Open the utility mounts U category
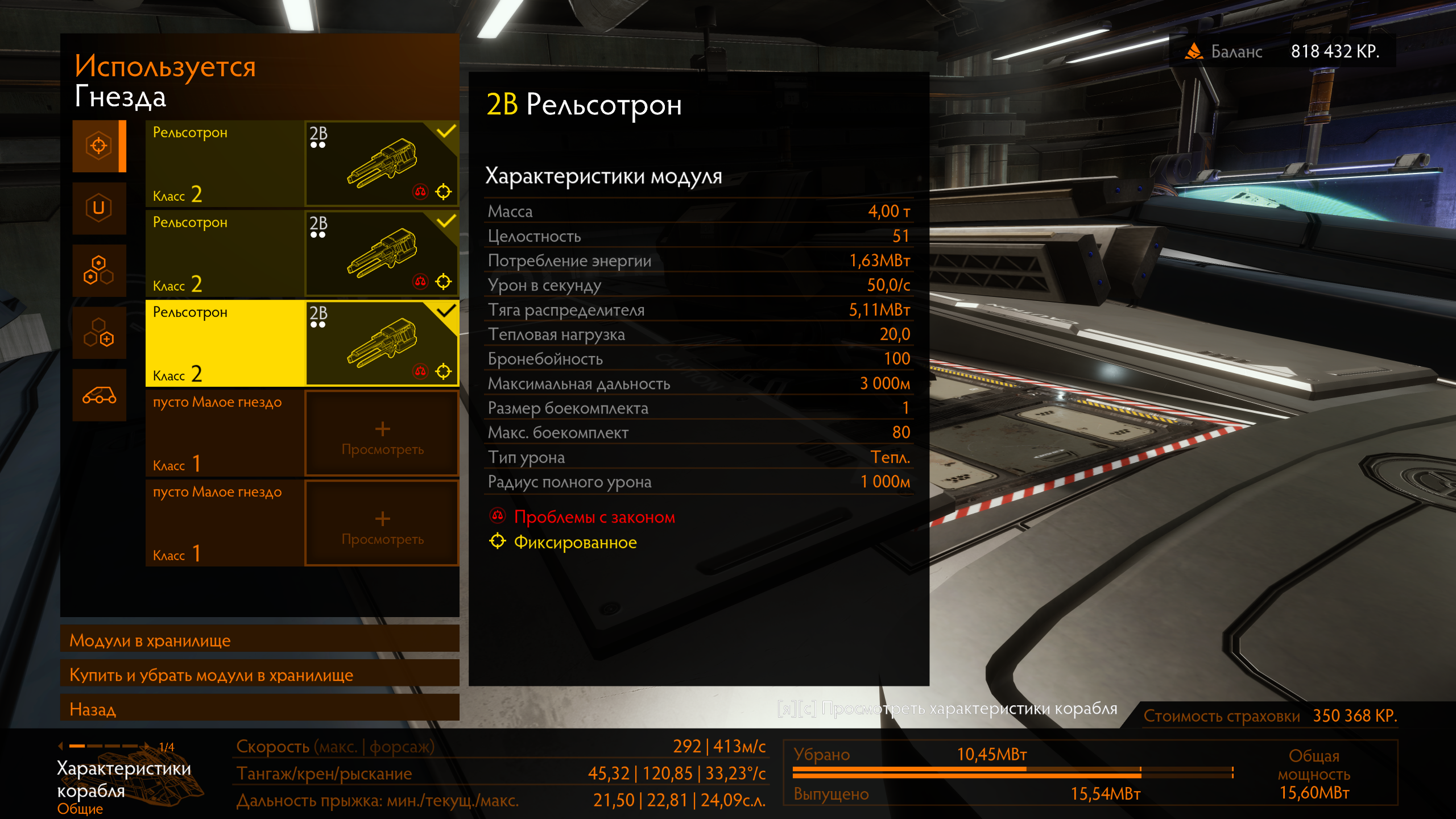 [99, 208]
